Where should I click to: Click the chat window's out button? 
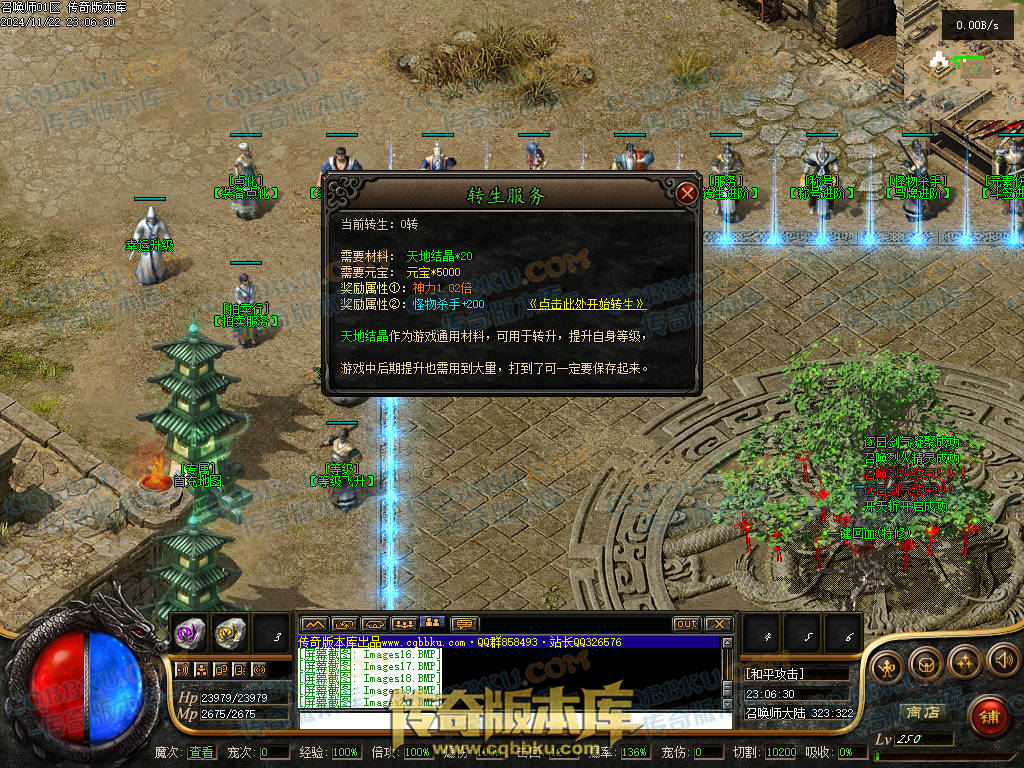686,624
